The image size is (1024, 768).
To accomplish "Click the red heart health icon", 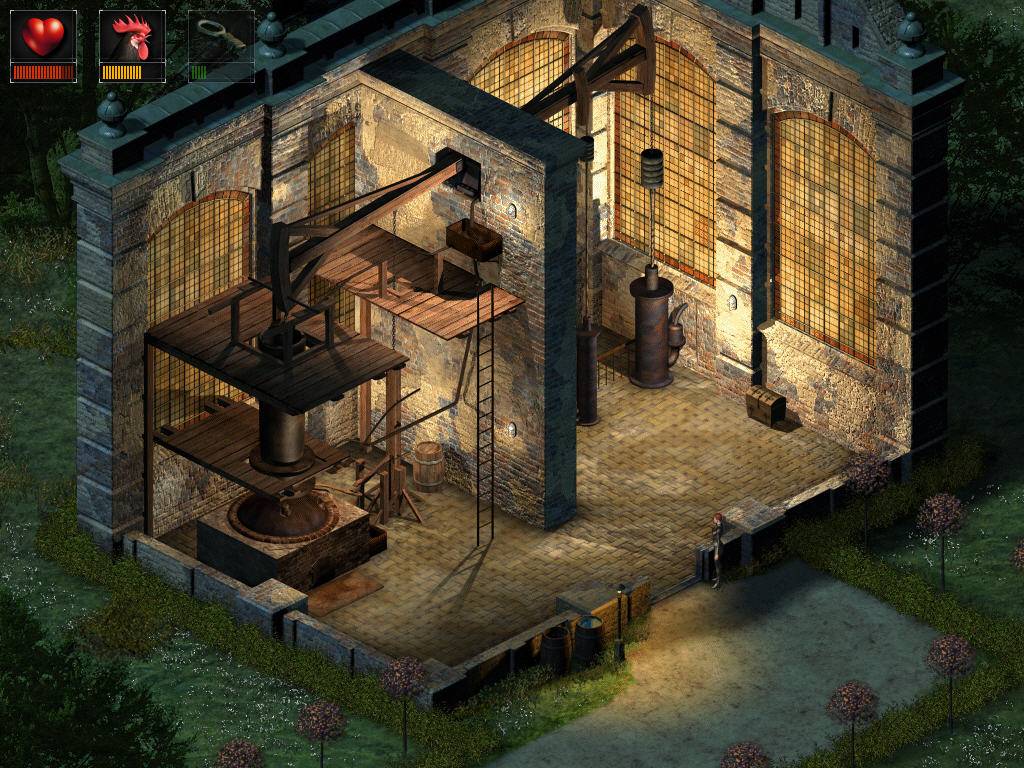I will (43, 36).
